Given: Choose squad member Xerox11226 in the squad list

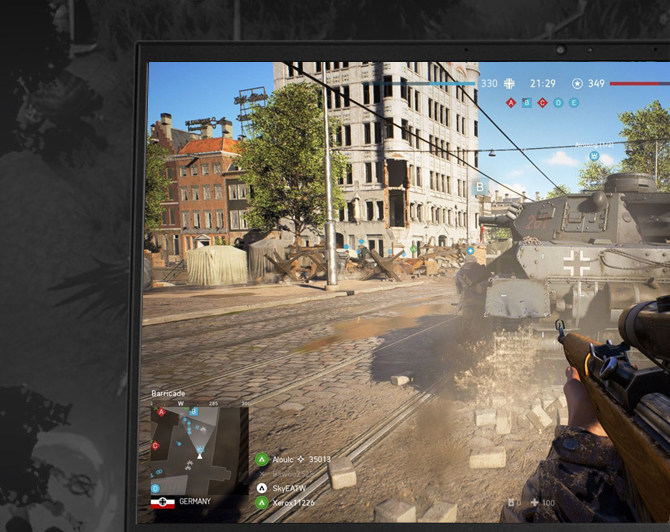Looking at the screenshot, I should click(x=292, y=502).
